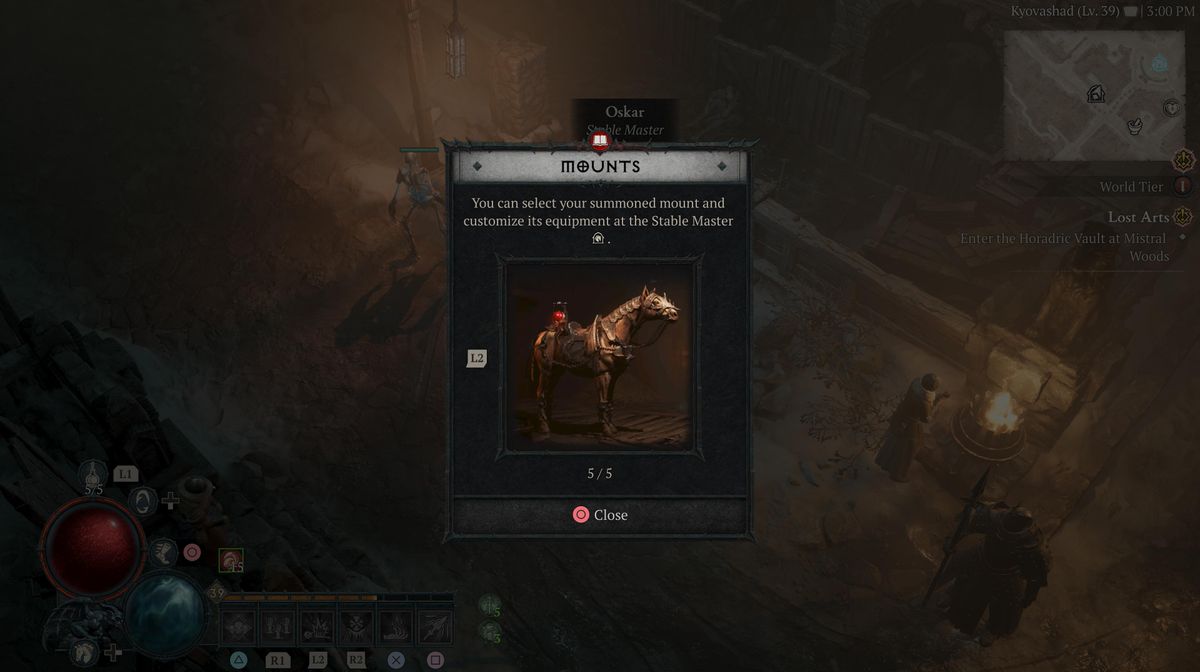1200x672 pixels.
Task: Activate the skull skill slot
Action: [x=357, y=627]
